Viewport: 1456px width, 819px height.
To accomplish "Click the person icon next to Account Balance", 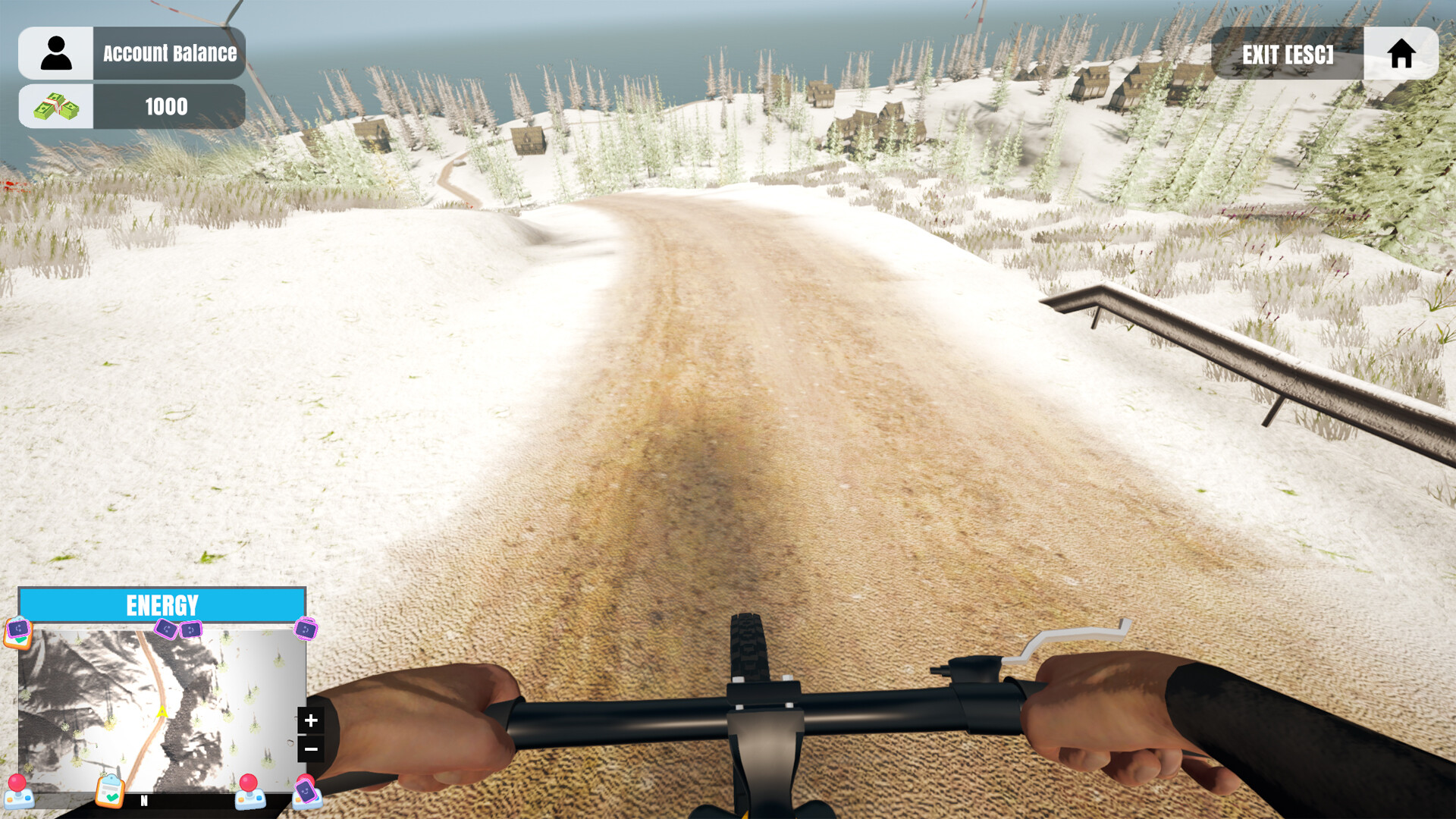I will tap(56, 52).
